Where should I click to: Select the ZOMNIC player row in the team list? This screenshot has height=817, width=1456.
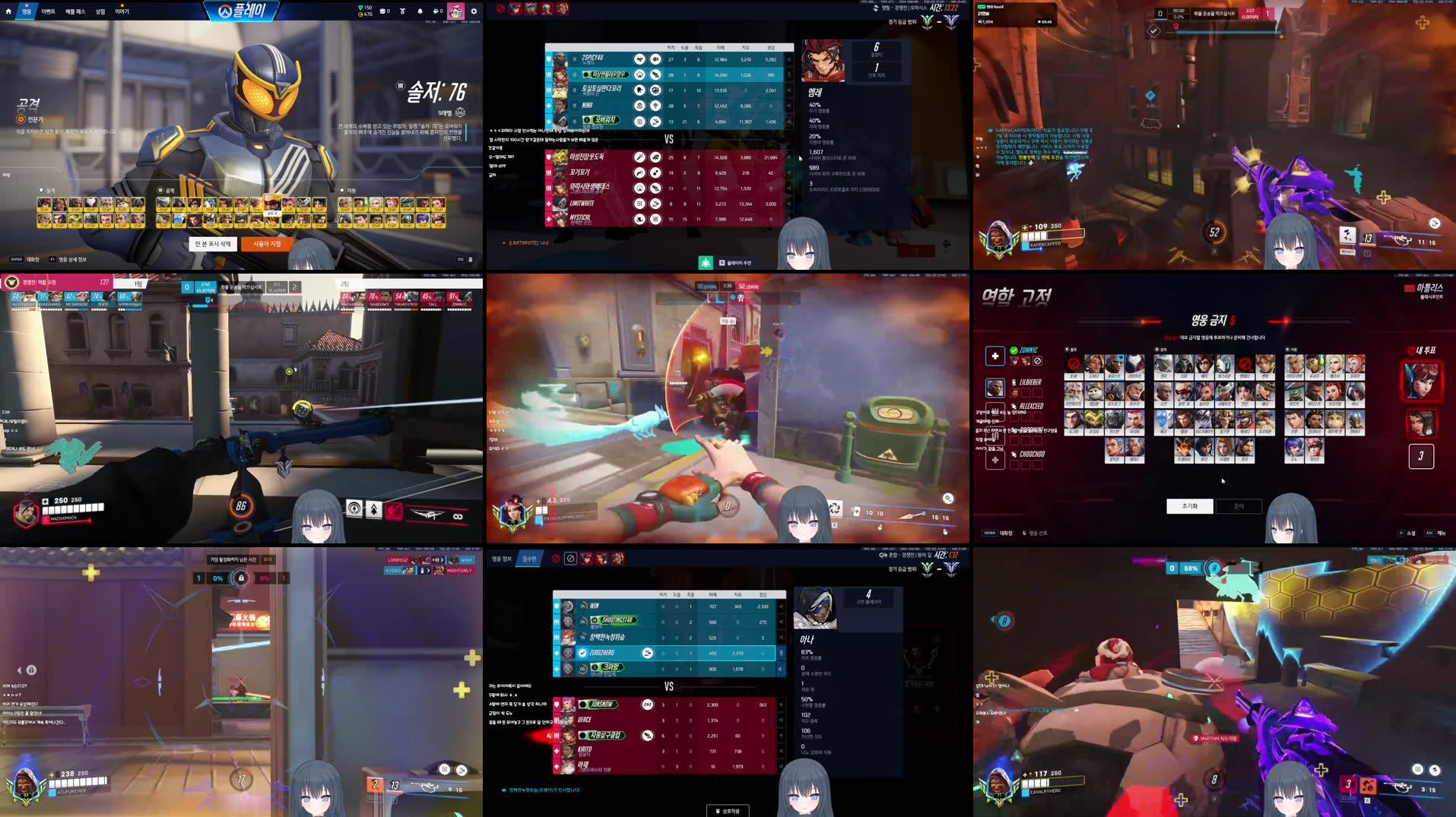click(x=1029, y=350)
